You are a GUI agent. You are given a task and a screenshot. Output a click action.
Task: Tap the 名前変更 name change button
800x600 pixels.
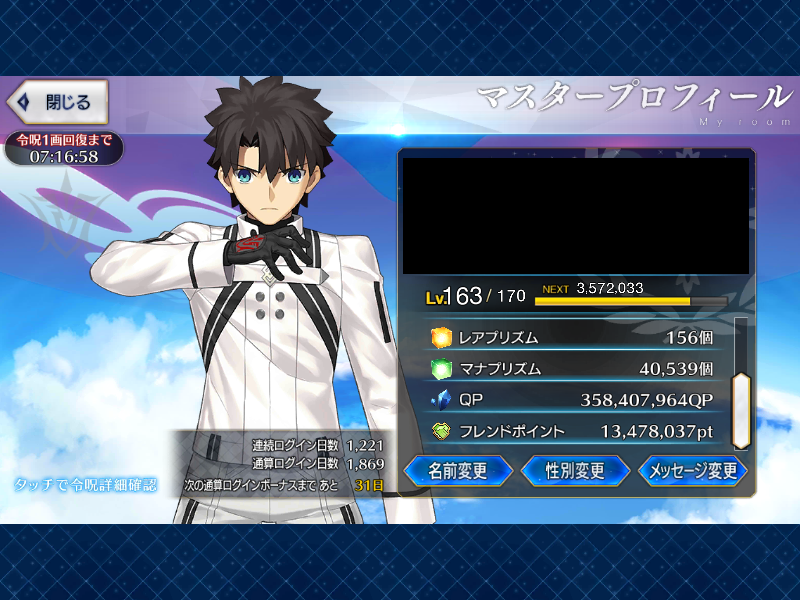pyautogui.click(x=458, y=471)
